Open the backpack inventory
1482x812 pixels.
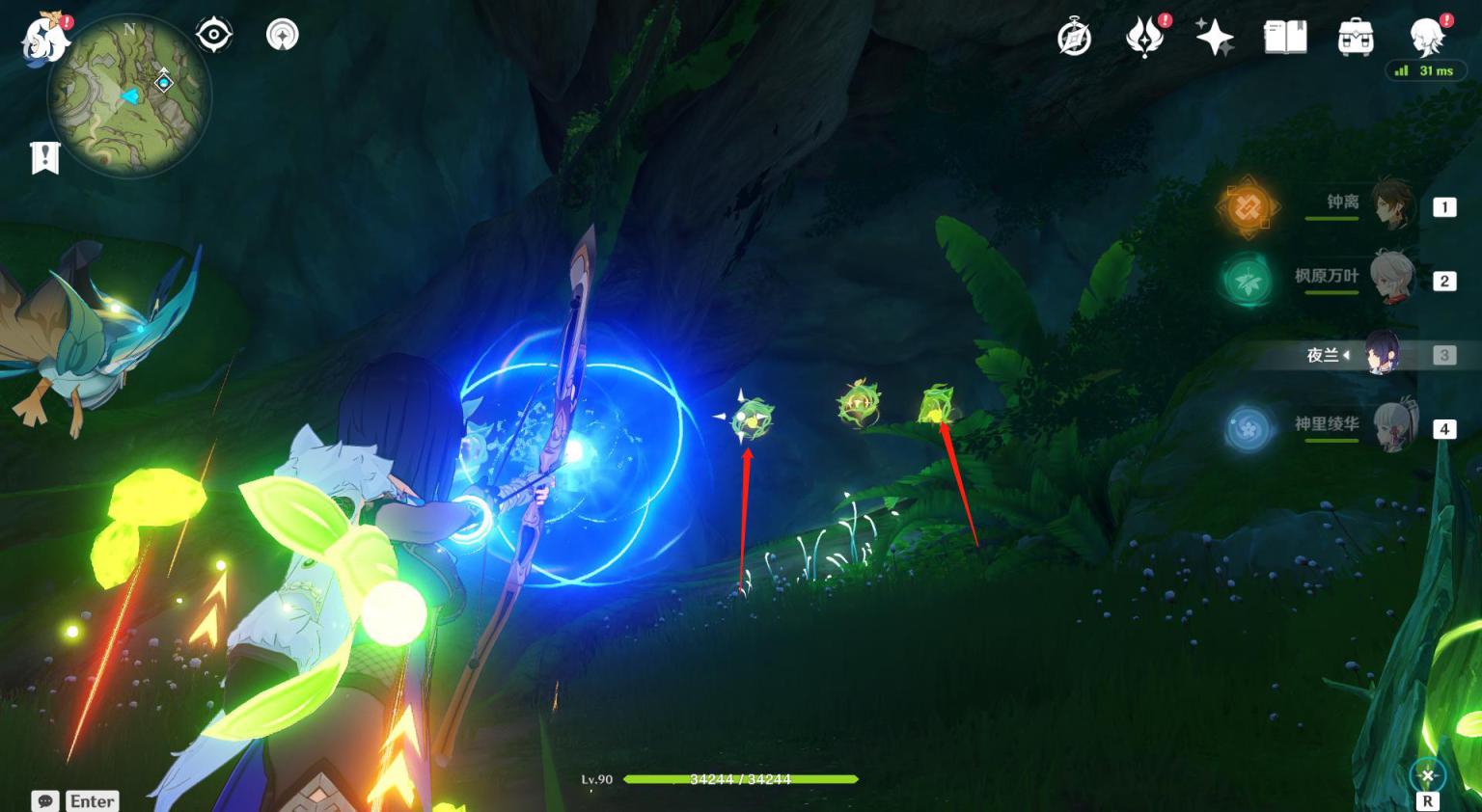(1356, 39)
